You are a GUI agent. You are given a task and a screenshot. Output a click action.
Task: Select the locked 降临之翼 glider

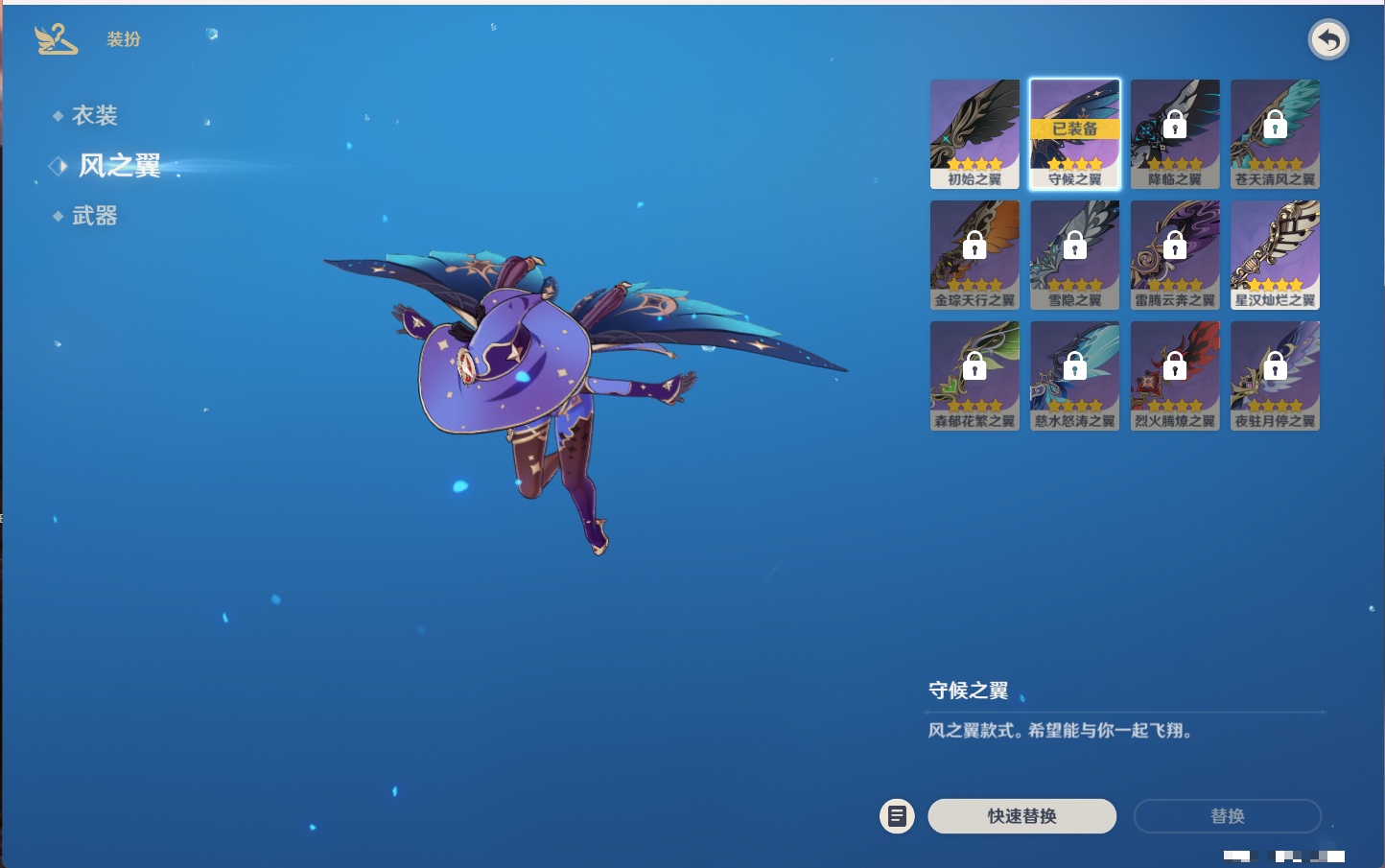tap(1175, 134)
